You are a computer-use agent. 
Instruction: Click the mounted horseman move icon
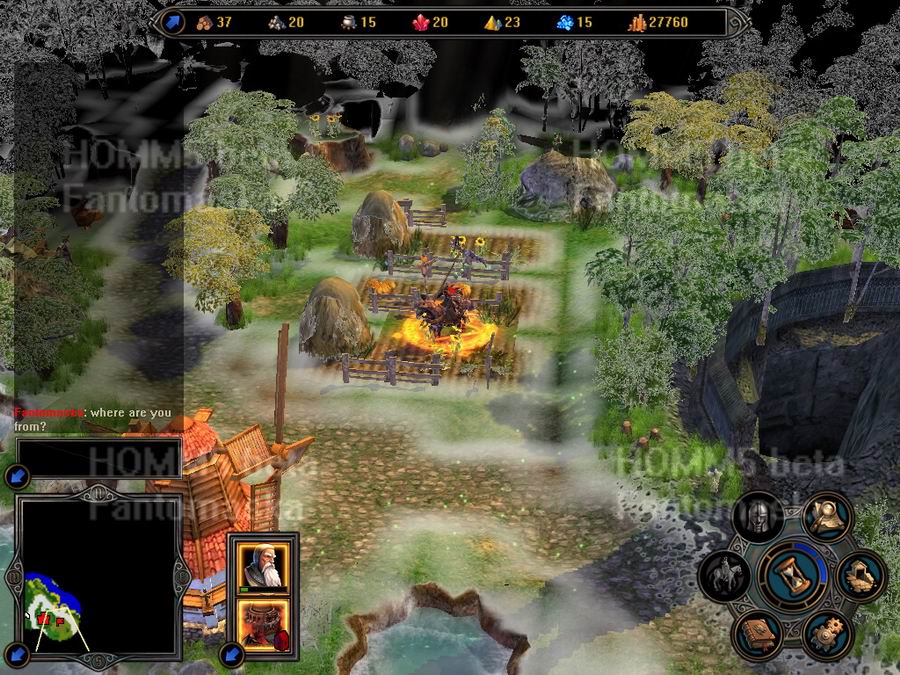(725, 575)
